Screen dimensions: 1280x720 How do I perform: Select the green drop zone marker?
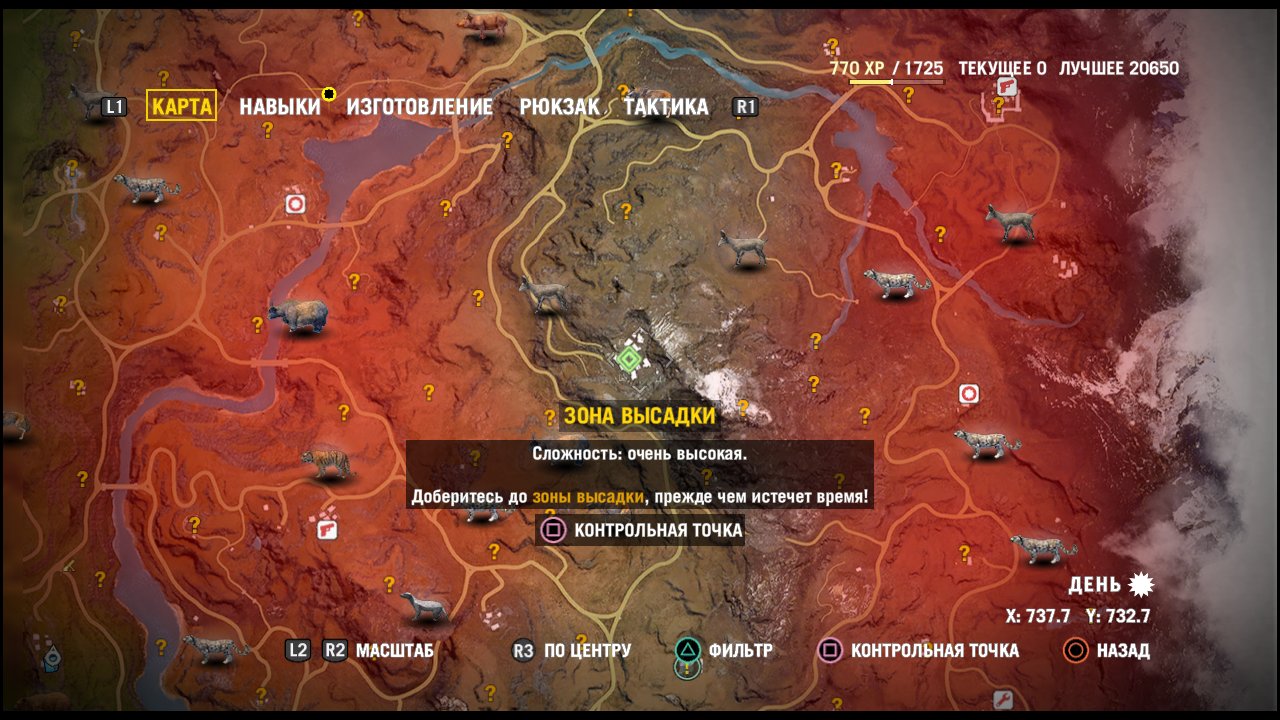point(628,358)
